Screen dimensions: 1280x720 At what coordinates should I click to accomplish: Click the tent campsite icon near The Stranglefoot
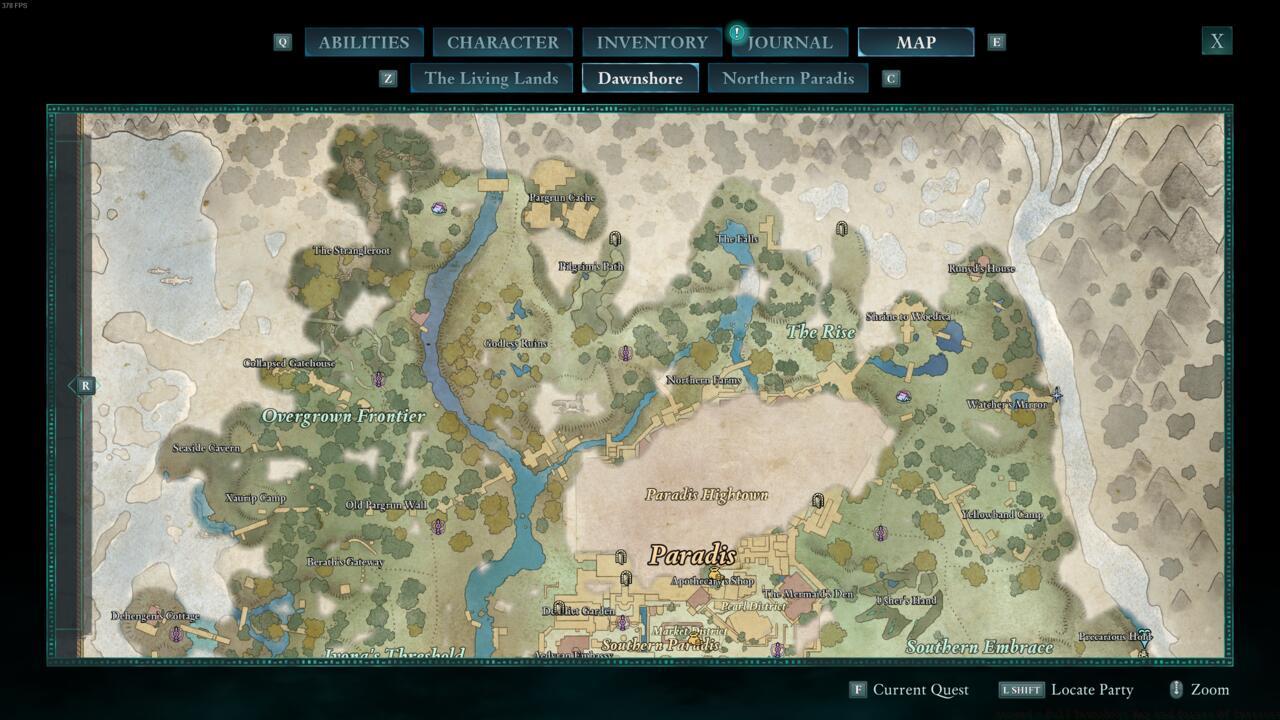coord(437,208)
